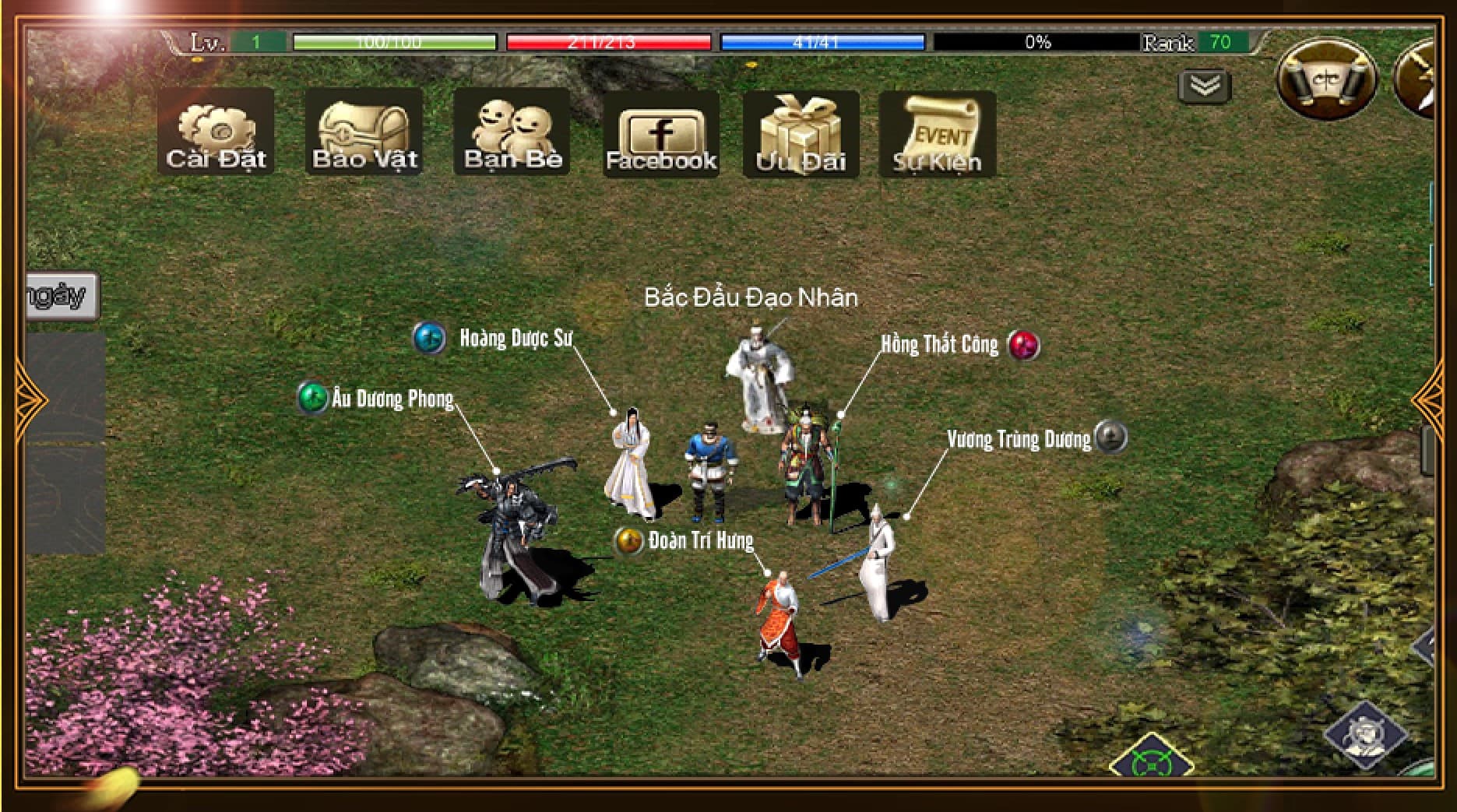Show the Bạn Bè friends list
This screenshot has height=812, width=1457.
click(x=512, y=132)
